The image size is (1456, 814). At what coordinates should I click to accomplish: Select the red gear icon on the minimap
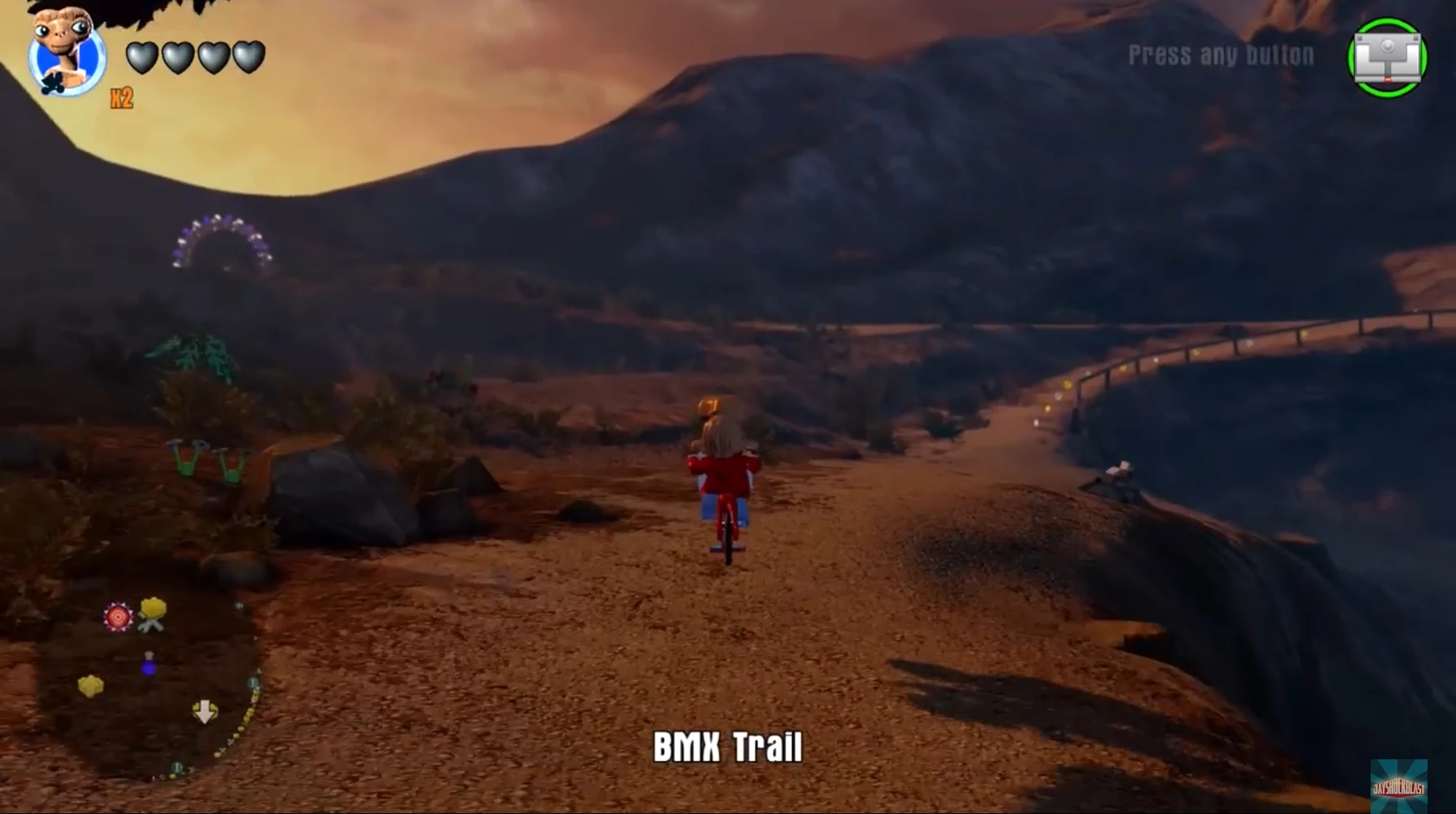coord(117,617)
